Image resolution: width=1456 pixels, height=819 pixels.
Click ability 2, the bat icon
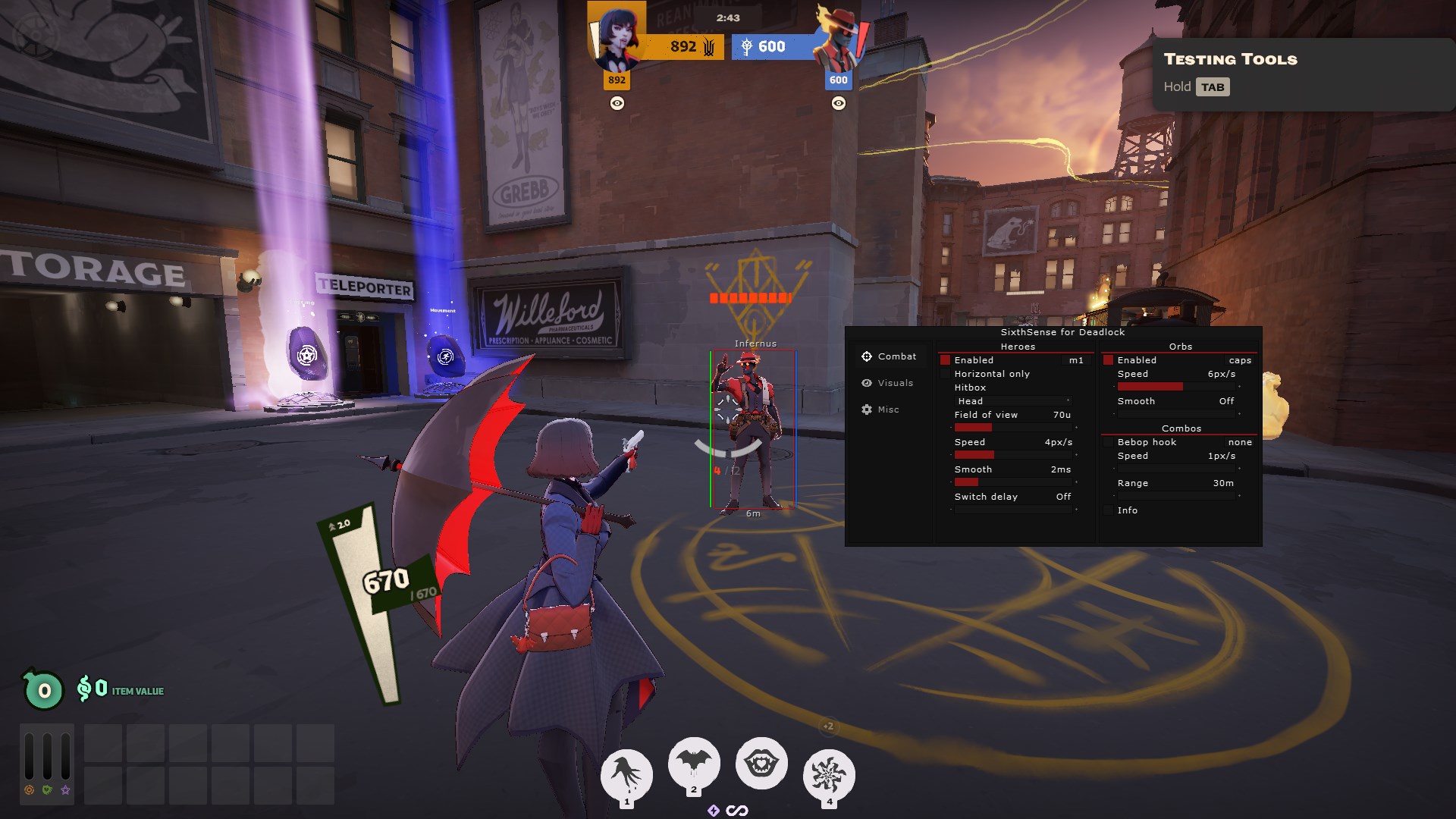click(x=694, y=764)
